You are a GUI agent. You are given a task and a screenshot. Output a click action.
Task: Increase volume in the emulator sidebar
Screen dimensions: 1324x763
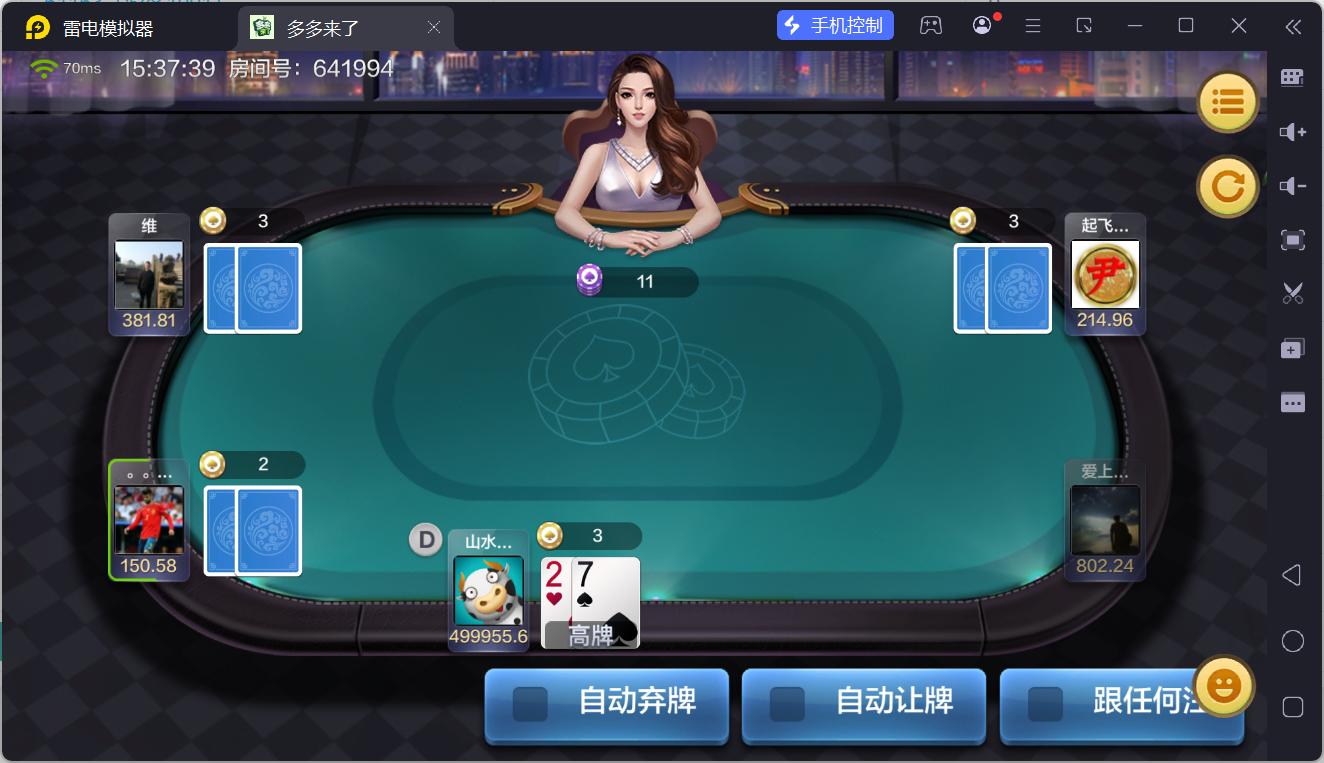(x=1293, y=131)
